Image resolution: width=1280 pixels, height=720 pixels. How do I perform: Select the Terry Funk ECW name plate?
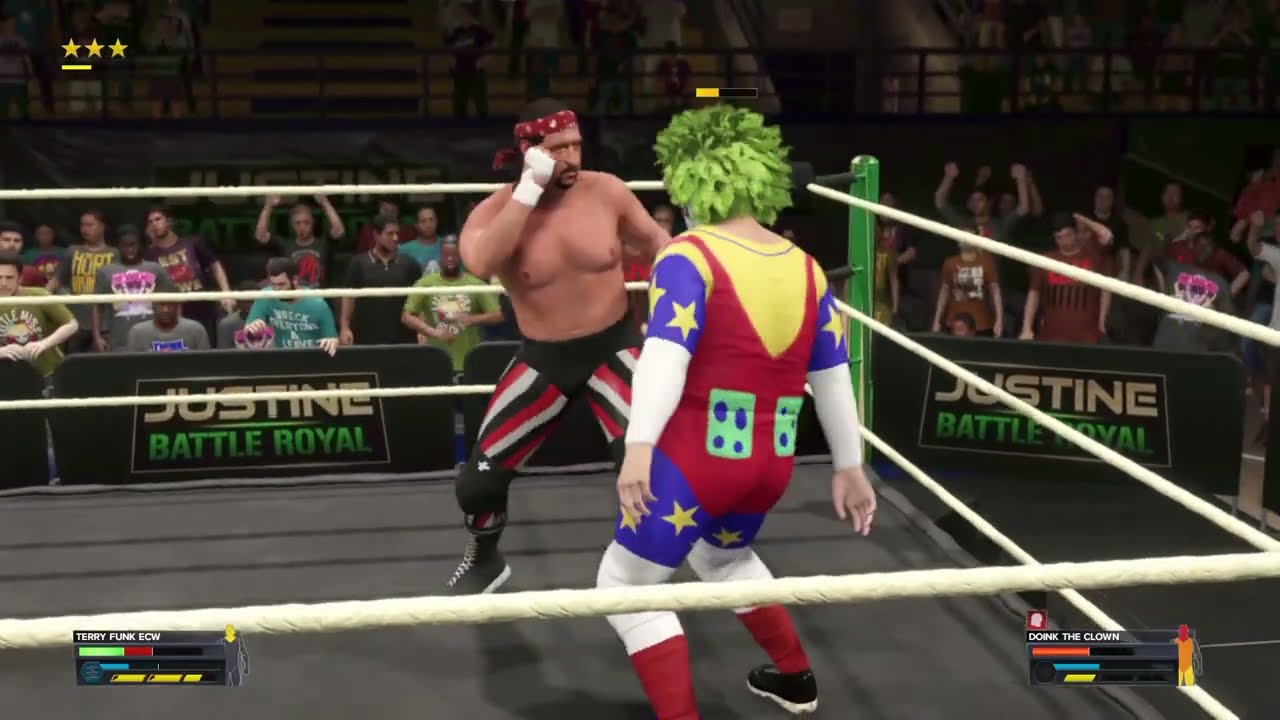point(117,637)
